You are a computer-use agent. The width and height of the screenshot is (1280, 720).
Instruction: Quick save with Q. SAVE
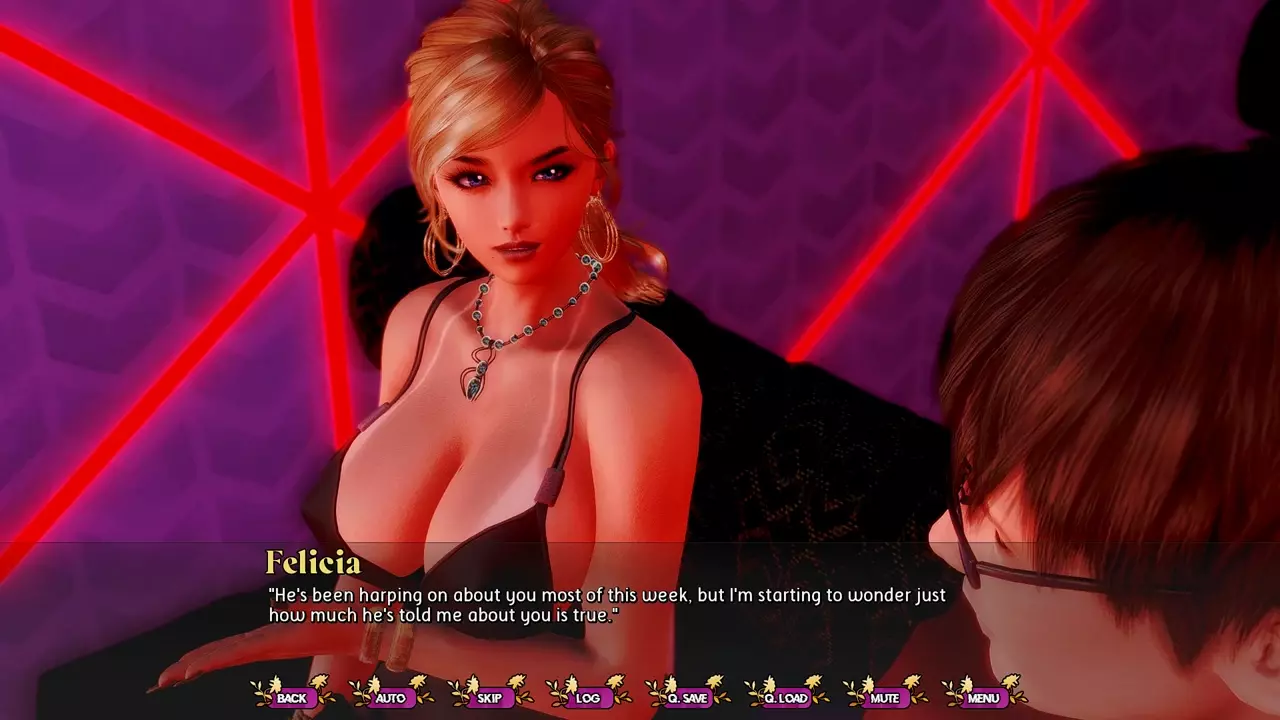(x=687, y=698)
